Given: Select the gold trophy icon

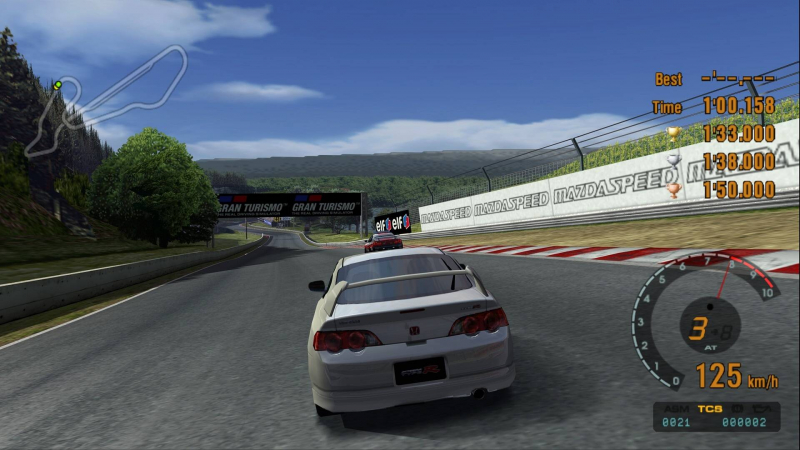Looking at the screenshot, I should [x=673, y=133].
